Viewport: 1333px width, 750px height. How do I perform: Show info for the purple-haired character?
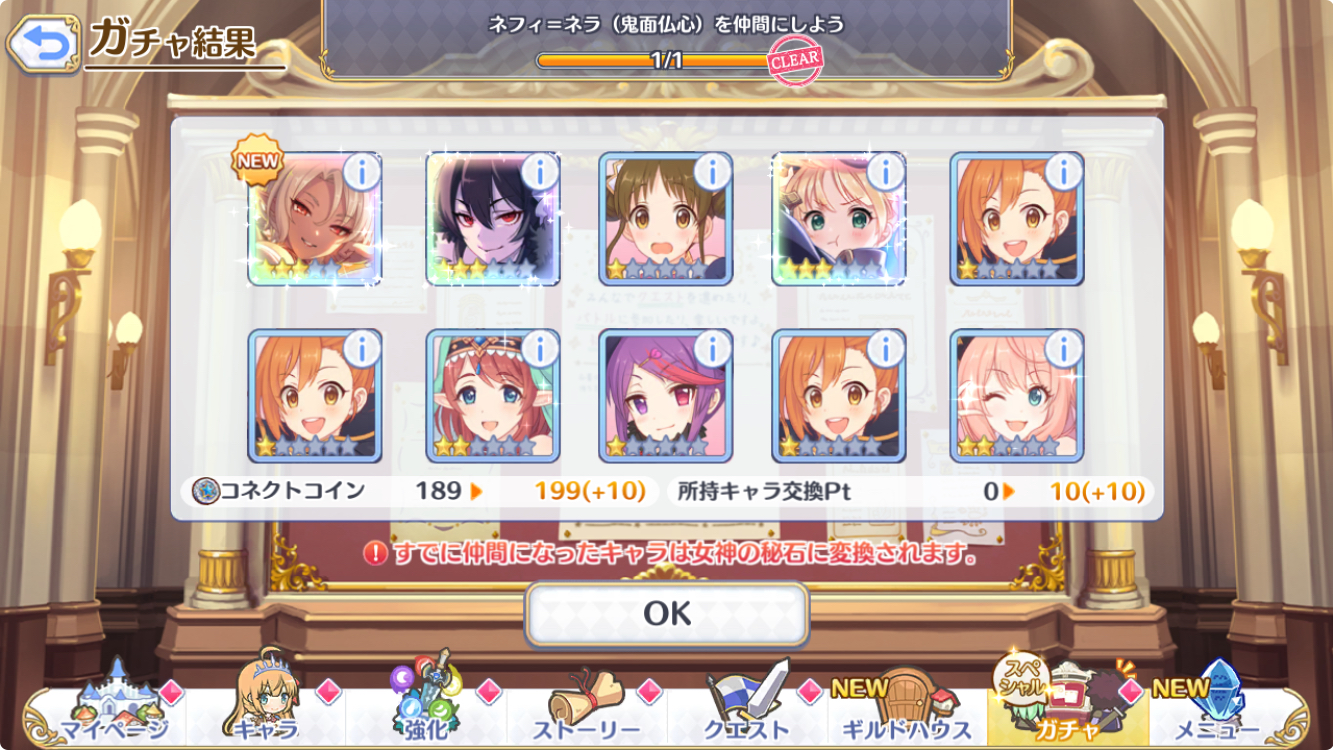[712, 348]
